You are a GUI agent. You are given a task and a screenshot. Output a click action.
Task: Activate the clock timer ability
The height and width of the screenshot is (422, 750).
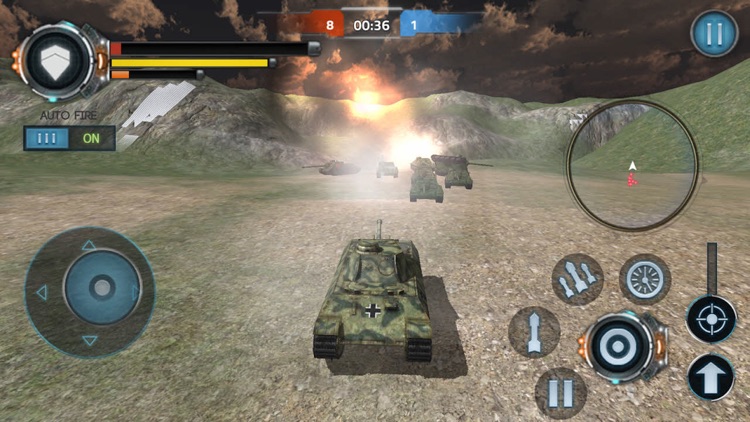click(x=645, y=279)
